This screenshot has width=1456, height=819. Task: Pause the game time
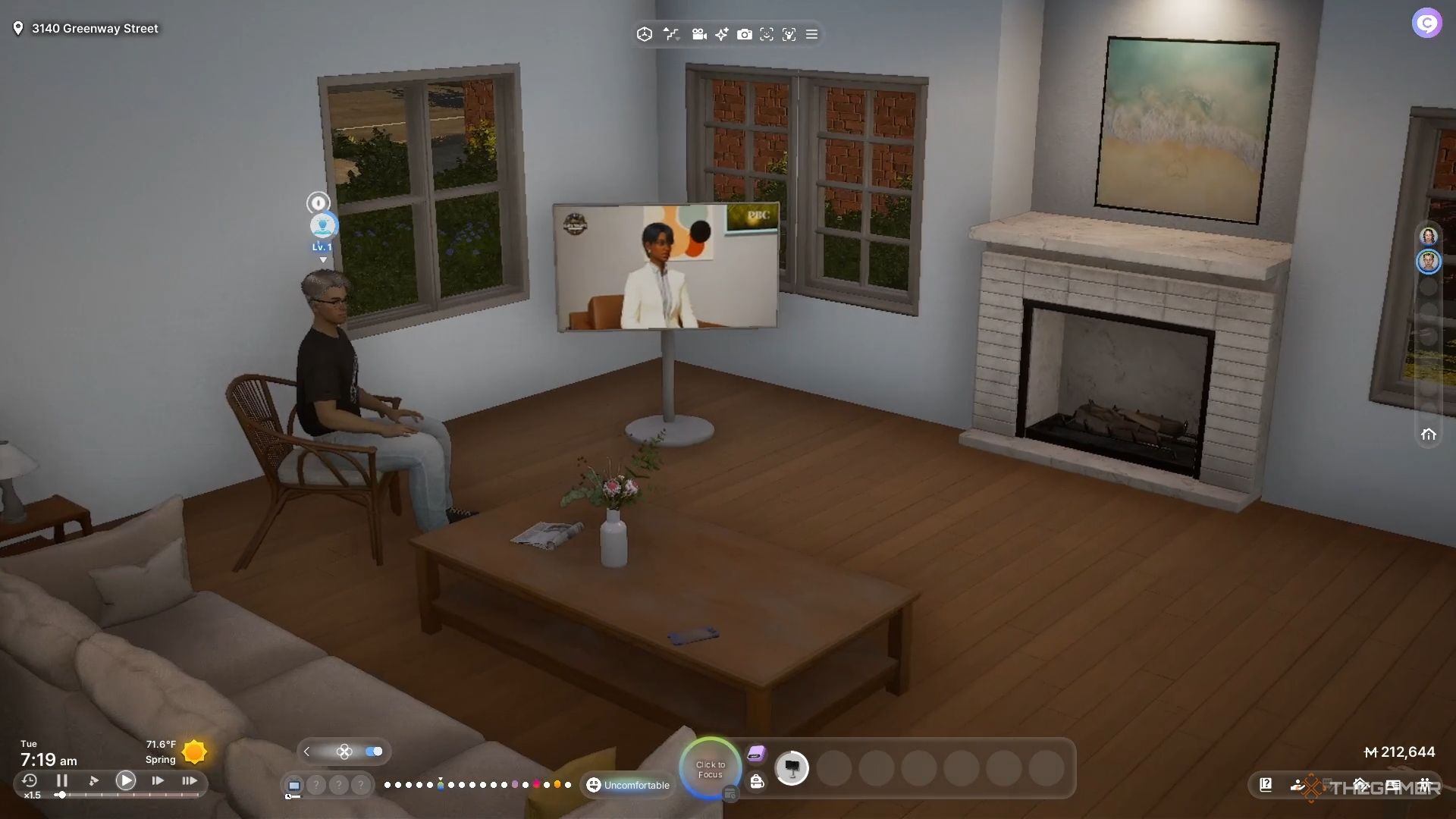[x=62, y=780]
